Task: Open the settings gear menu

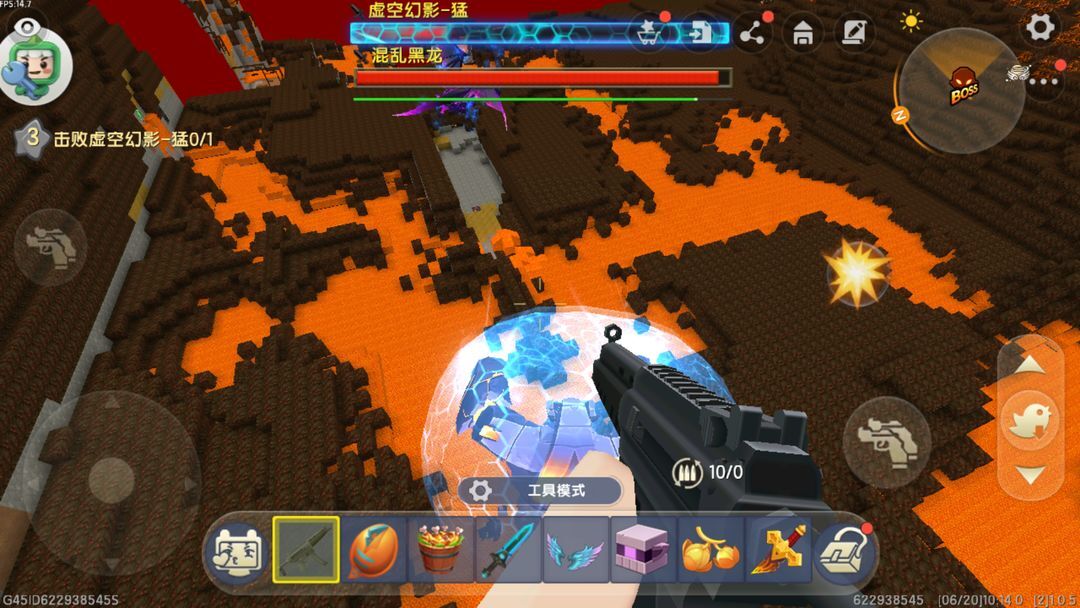Action: (x=1040, y=27)
